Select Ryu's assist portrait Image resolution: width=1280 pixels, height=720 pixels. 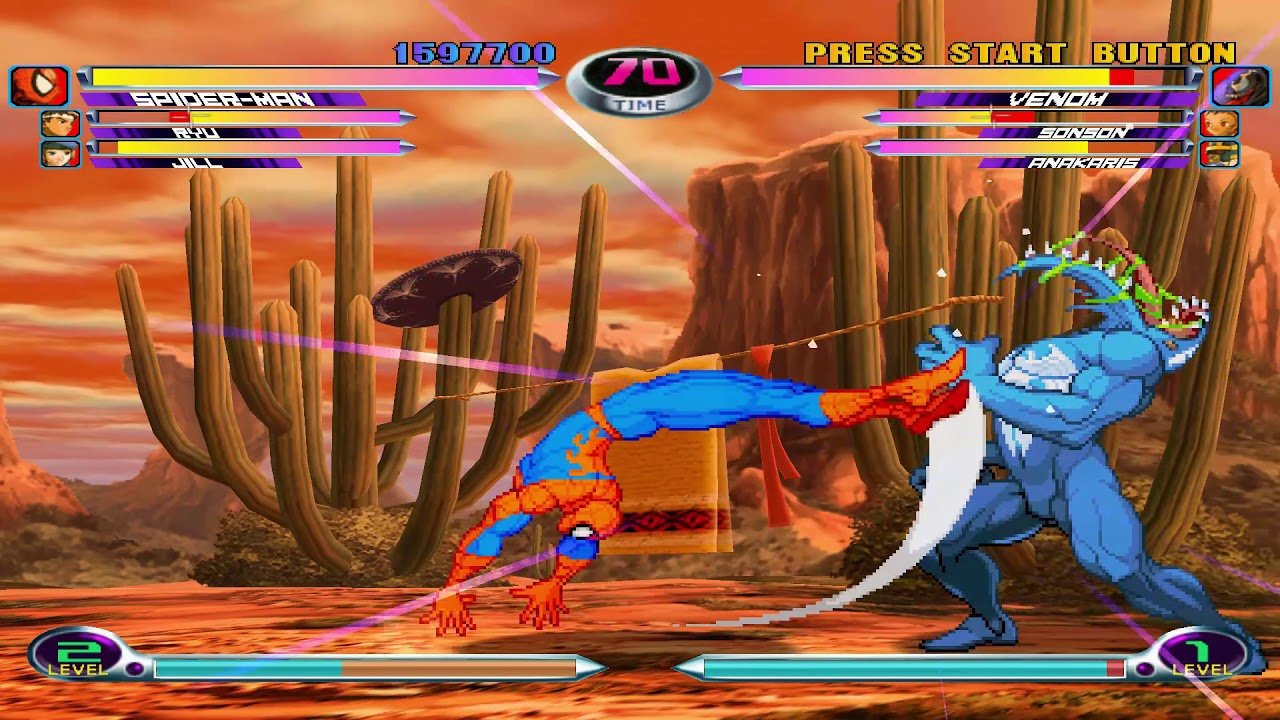[x=60, y=124]
